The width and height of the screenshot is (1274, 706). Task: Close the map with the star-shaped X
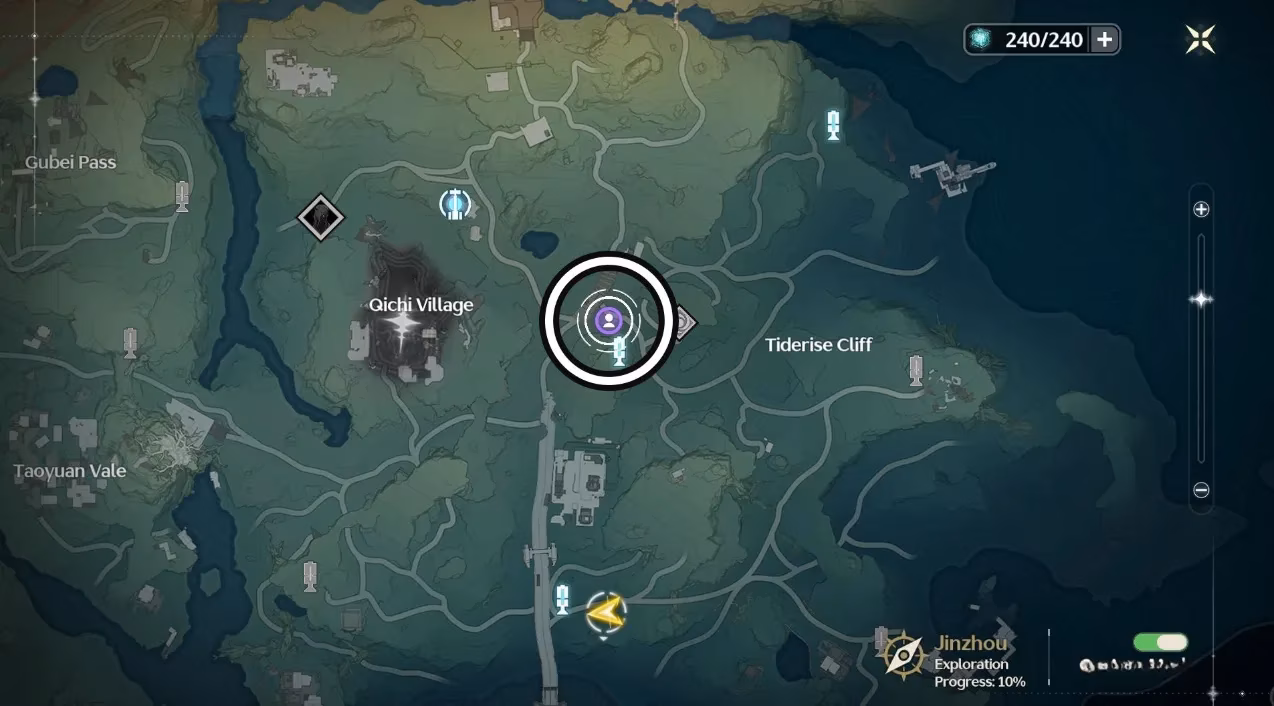1200,39
